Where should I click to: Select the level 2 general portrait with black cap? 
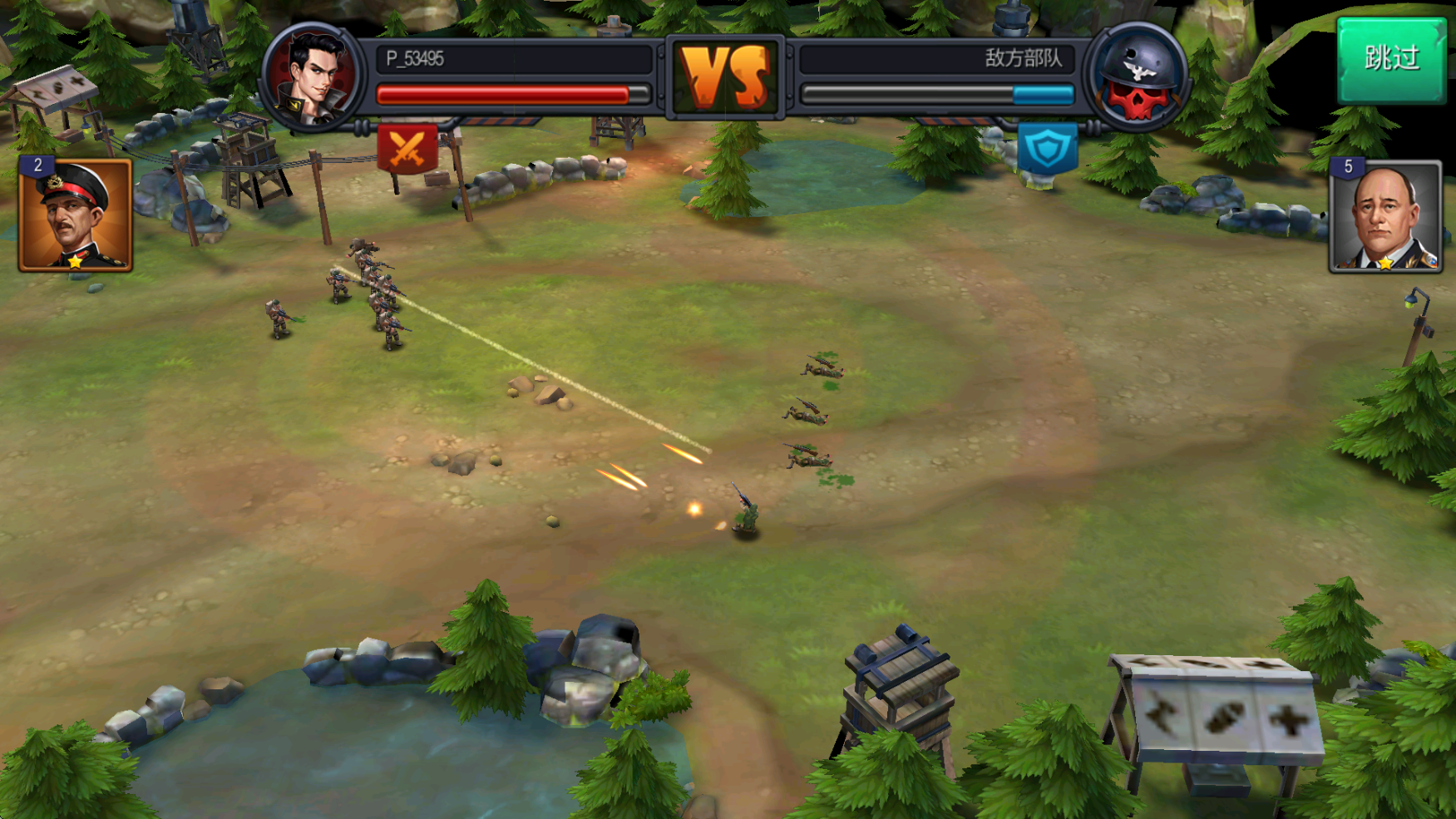(75, 215)
